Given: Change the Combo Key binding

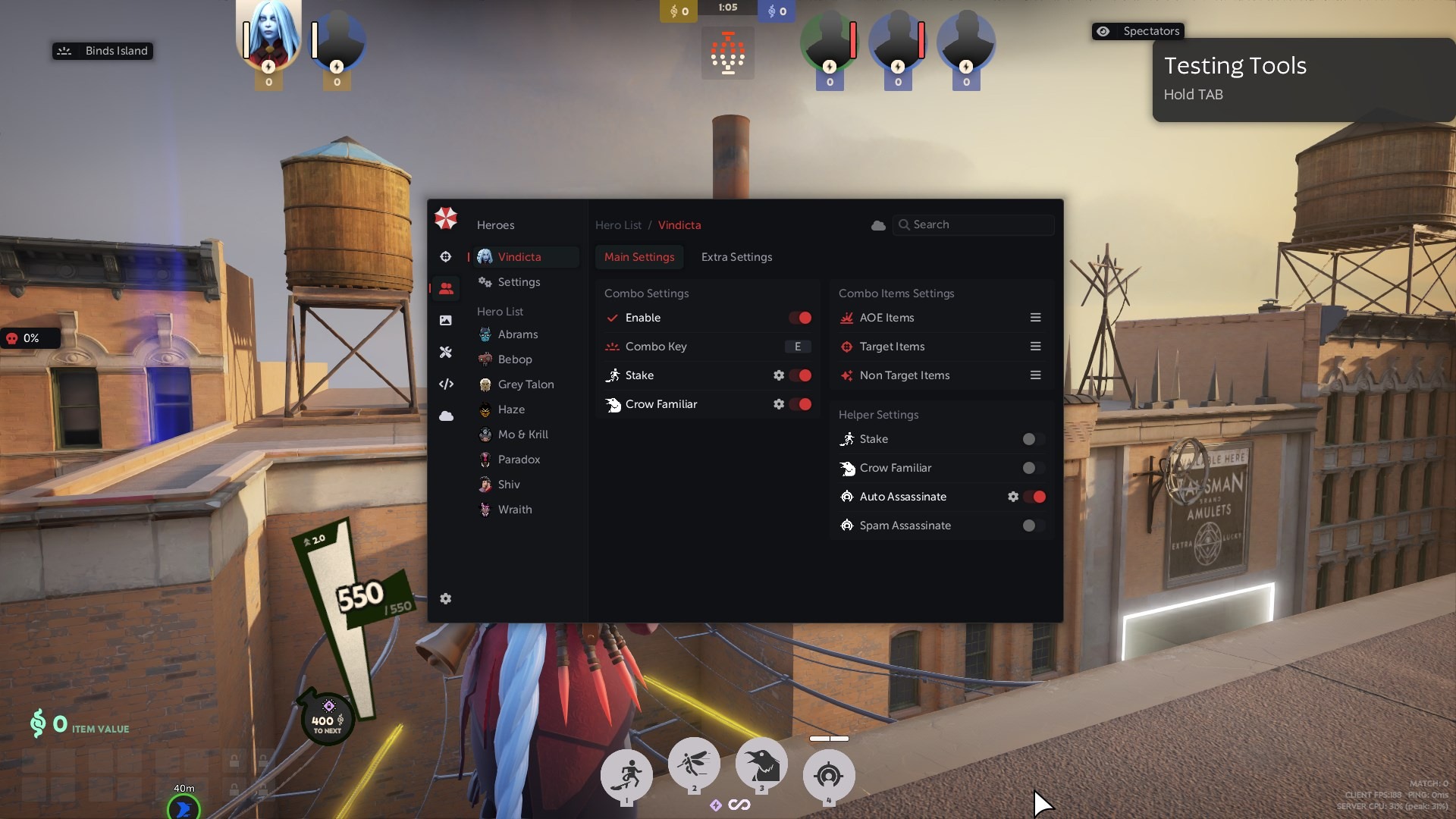Looking at the screenshot, I should (797, 347).
